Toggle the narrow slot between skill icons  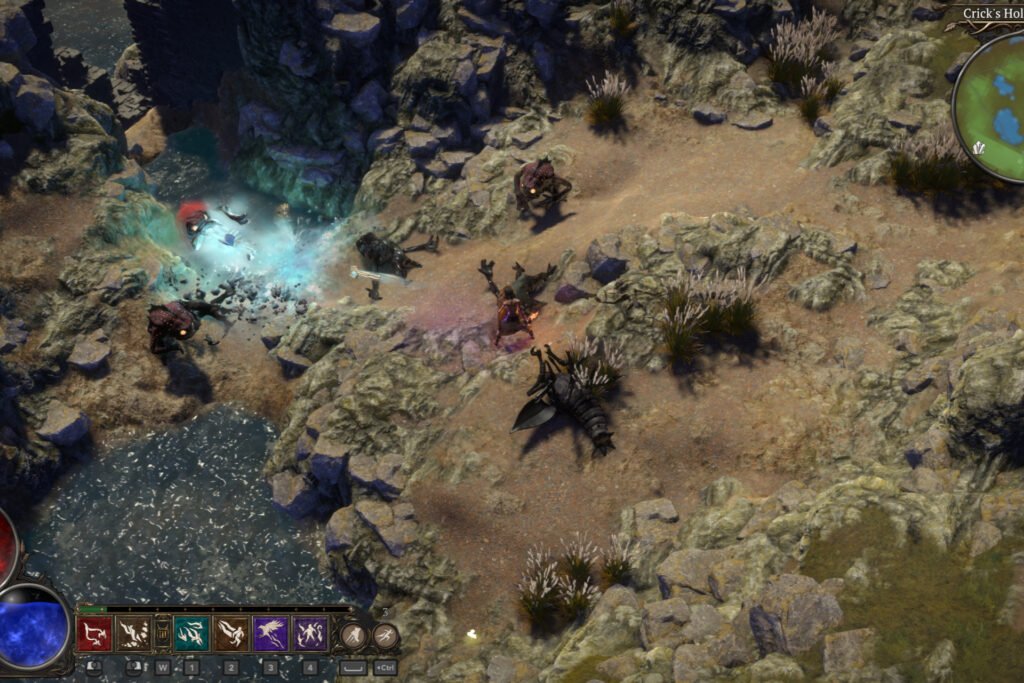[162, 633]
